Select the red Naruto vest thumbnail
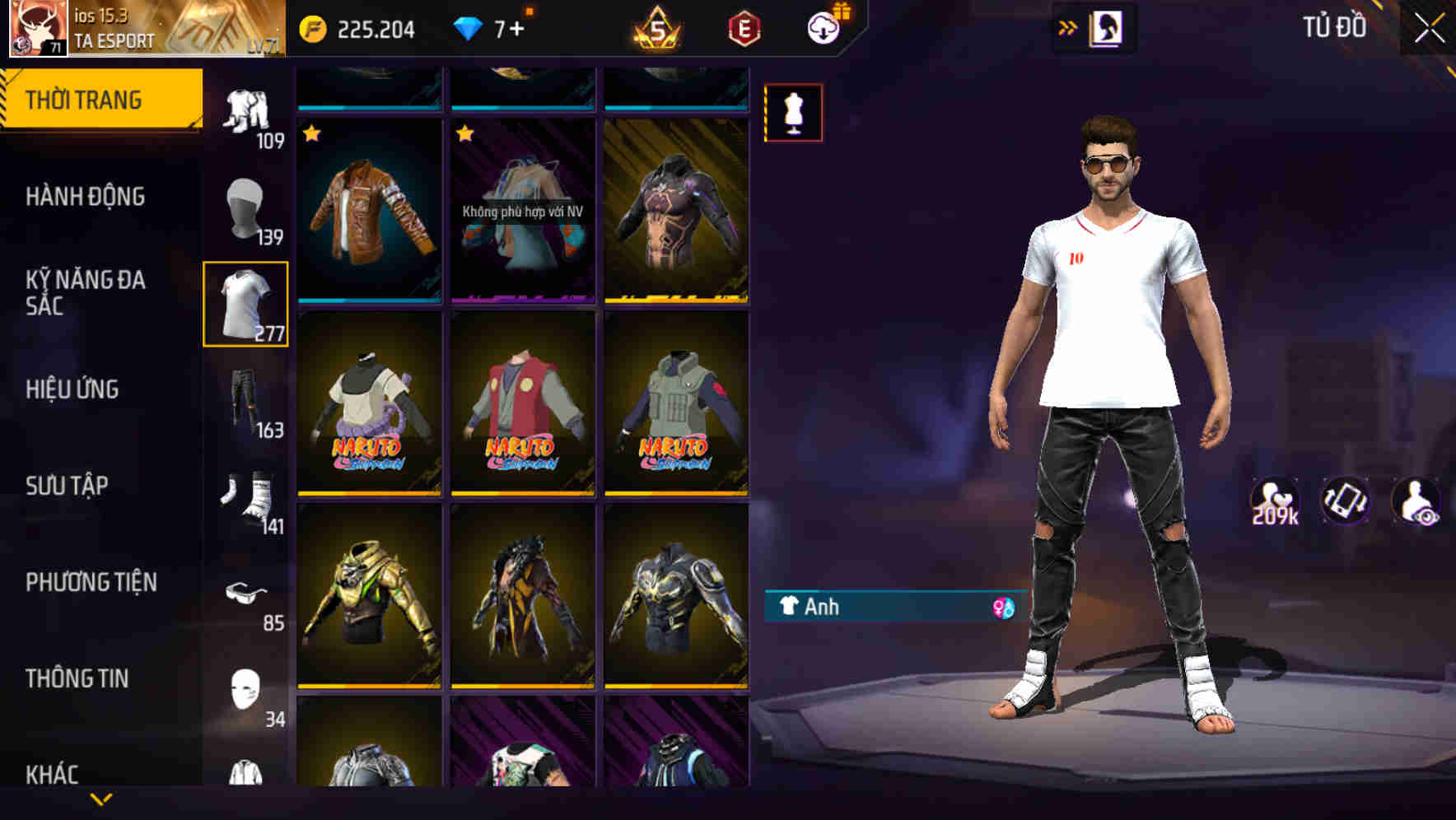The height and width of the screenshot is (820, 1456). pyautogui.click(x=521, y=403)
